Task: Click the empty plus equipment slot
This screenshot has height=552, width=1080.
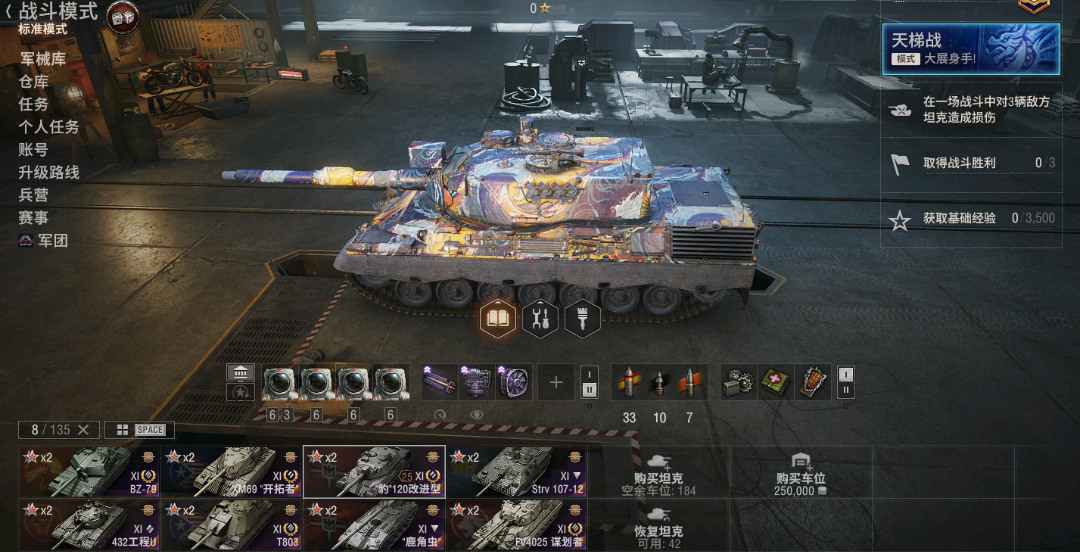Action: pyautogui.click(x=556, y=382)
